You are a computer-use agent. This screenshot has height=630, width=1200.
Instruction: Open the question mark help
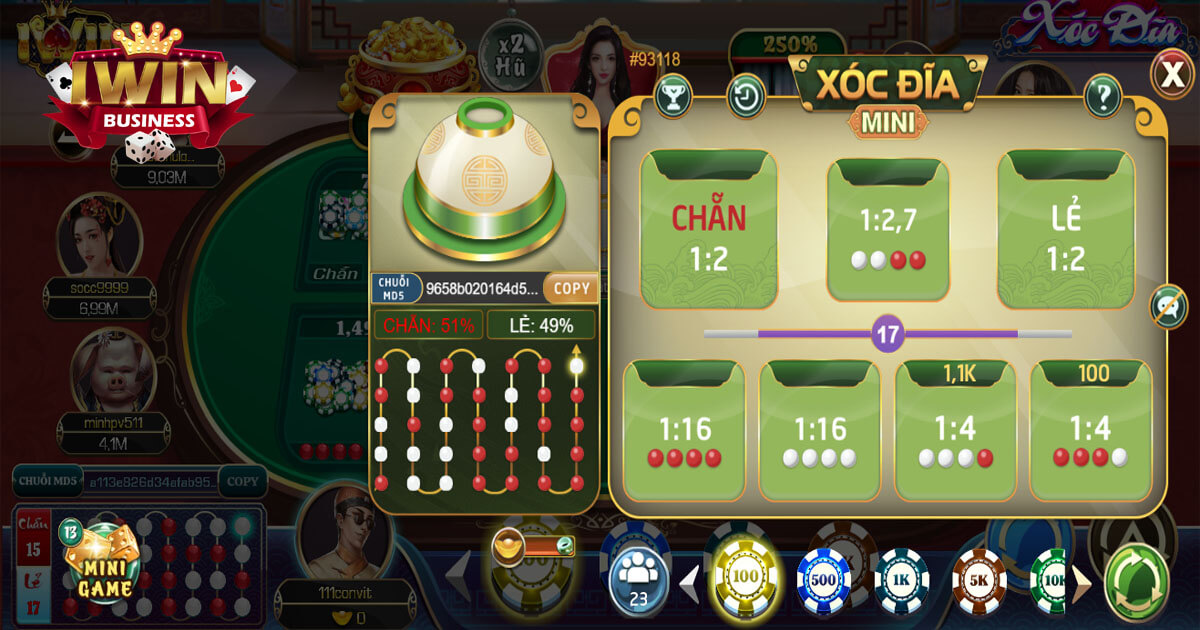(1103, 96)
